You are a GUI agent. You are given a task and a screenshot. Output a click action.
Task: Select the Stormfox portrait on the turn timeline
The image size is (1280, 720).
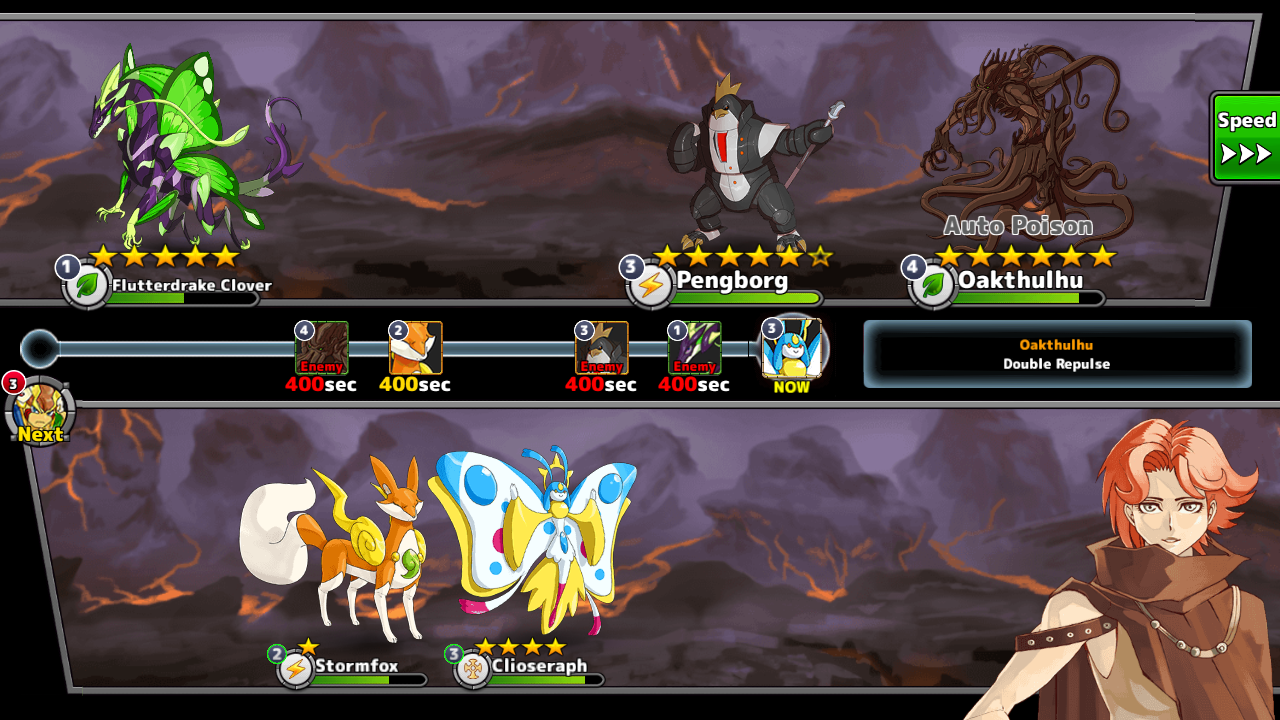tap(415, 348)
